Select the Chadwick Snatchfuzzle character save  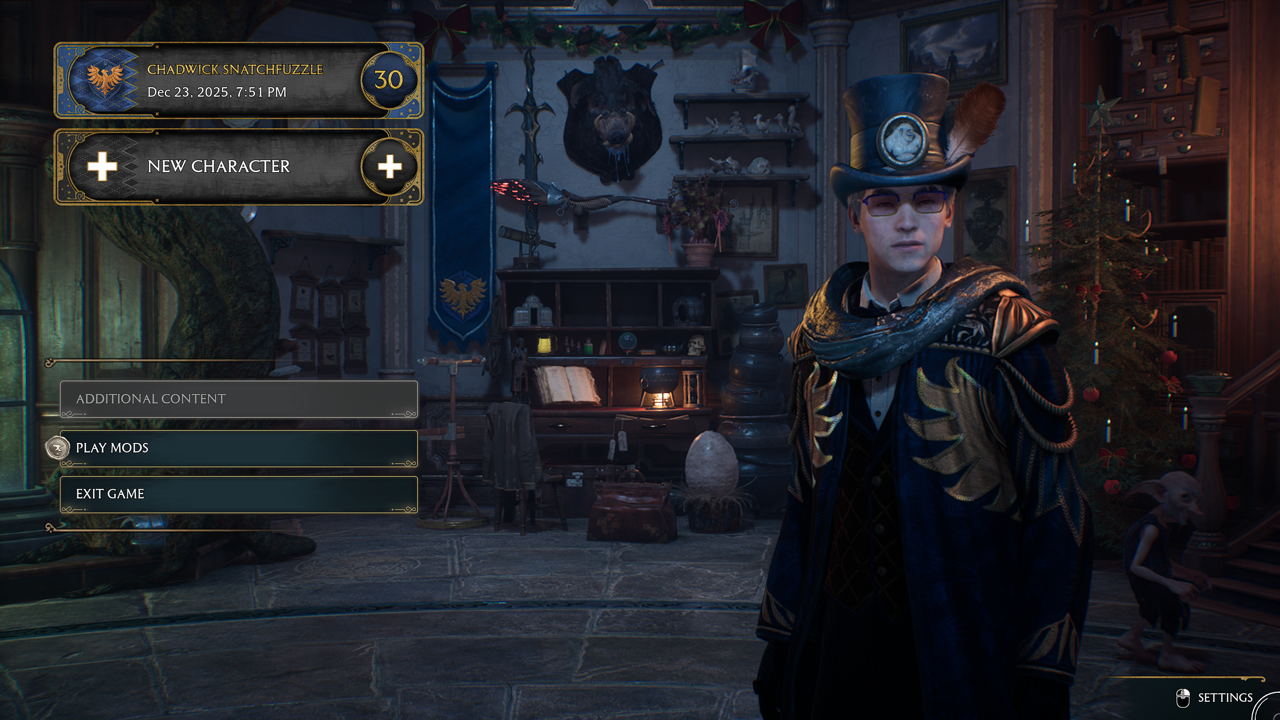click(238, 81)
